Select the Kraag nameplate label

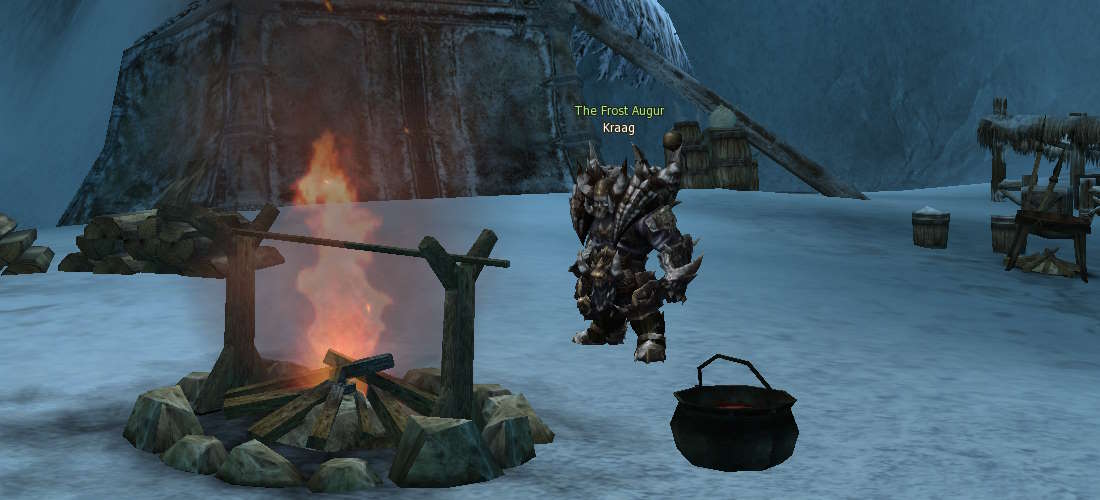tap(619, 127)
